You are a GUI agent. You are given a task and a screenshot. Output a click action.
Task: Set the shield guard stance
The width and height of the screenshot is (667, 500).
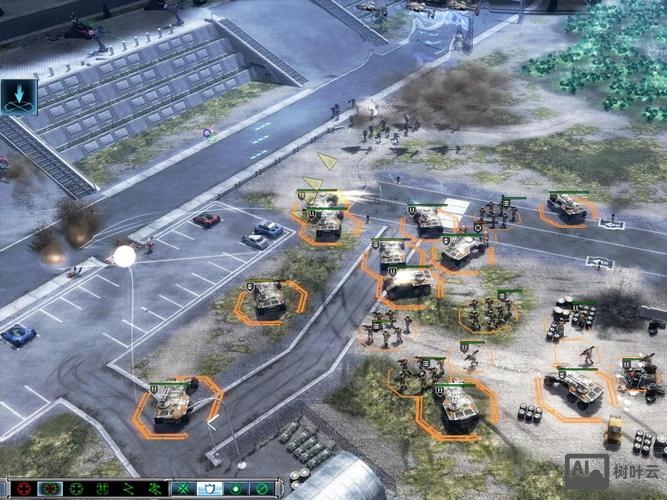(x=212, y=489)
